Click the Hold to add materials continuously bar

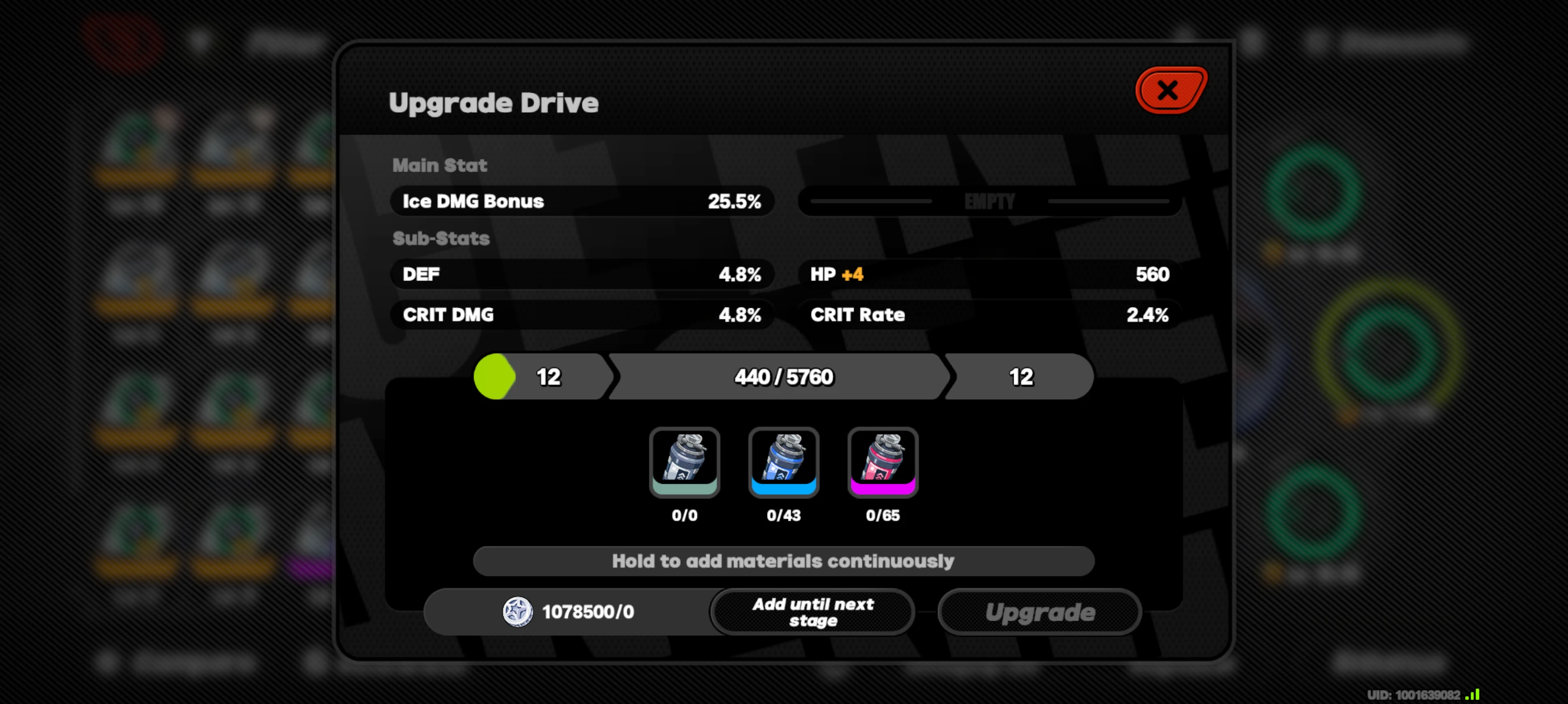click(783, 560)
